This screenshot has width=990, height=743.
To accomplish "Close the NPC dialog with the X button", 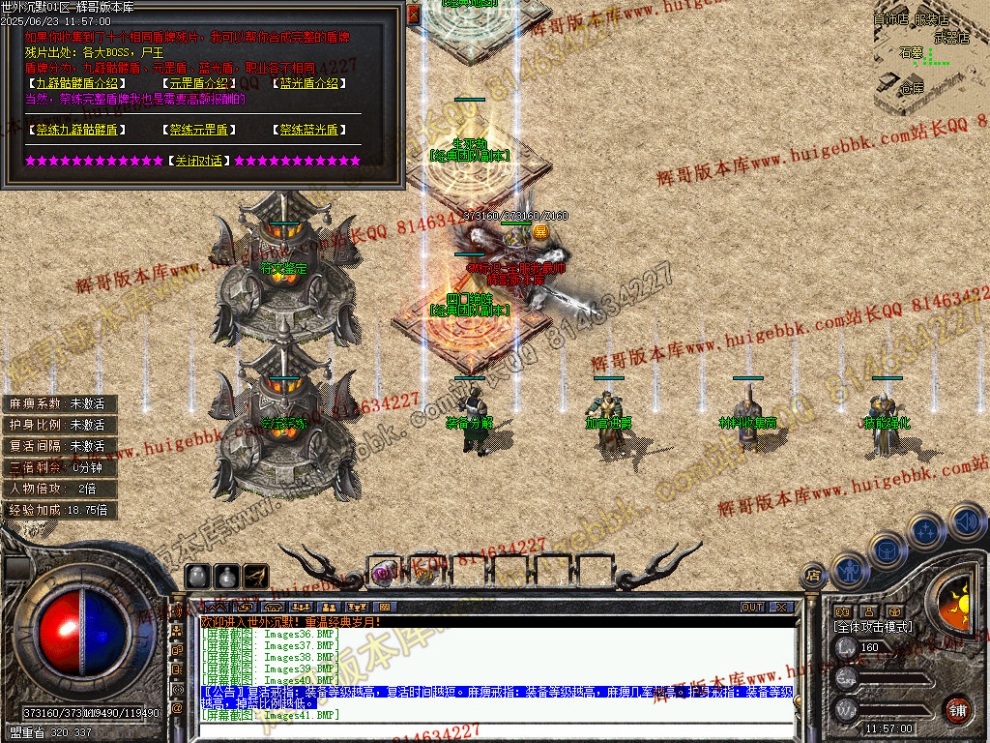I will coord(414,14).
